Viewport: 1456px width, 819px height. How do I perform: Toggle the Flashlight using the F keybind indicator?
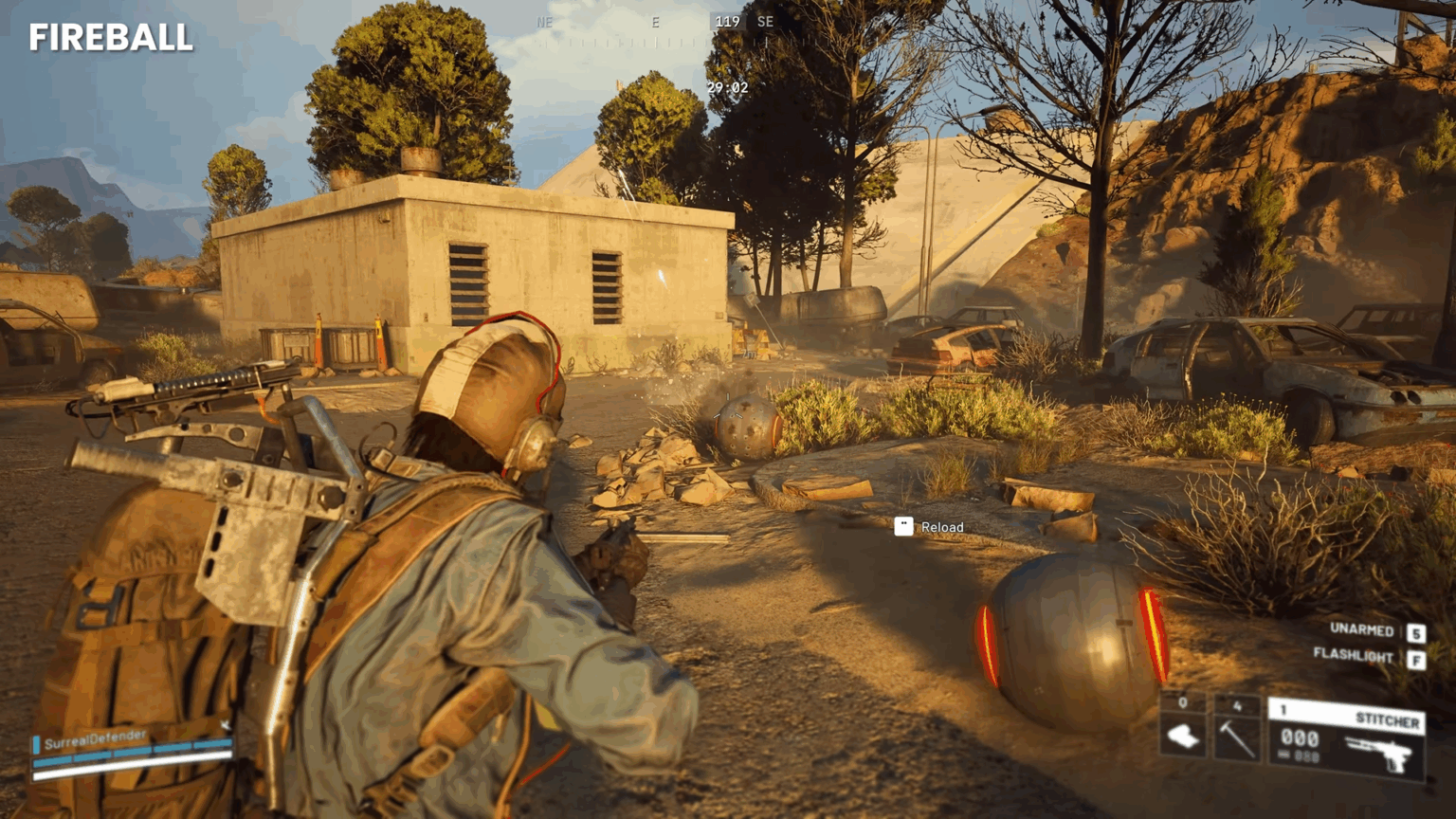(x=1417, y=656)
